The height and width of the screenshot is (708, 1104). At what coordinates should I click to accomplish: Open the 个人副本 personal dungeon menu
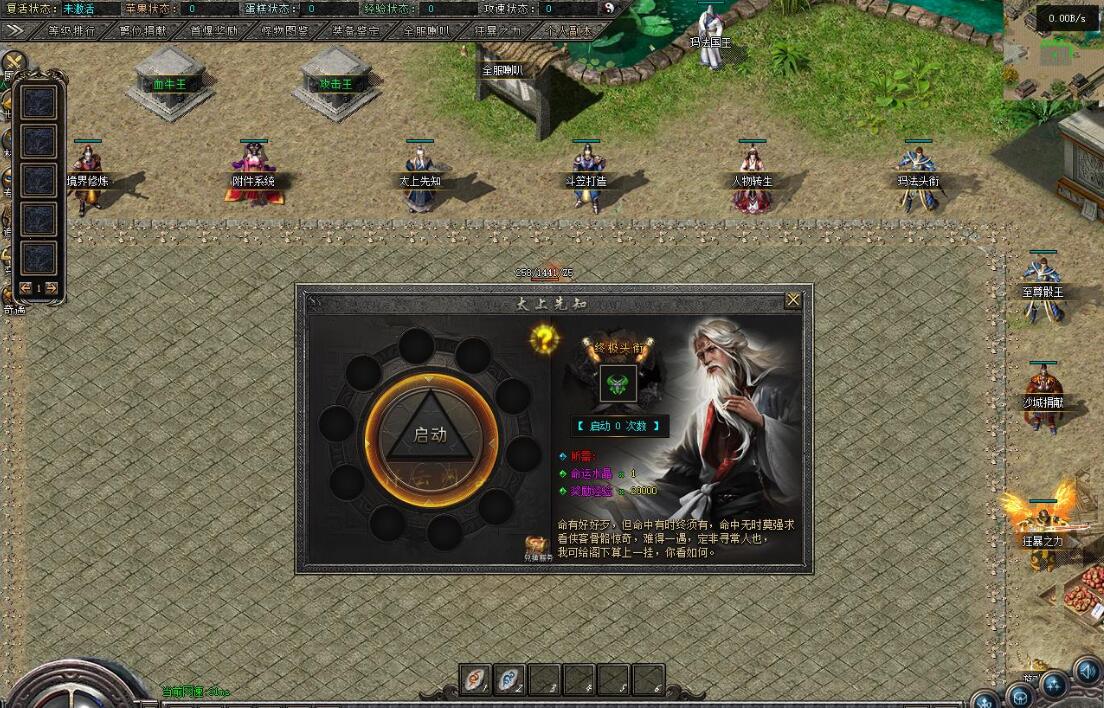coord(568,31)
